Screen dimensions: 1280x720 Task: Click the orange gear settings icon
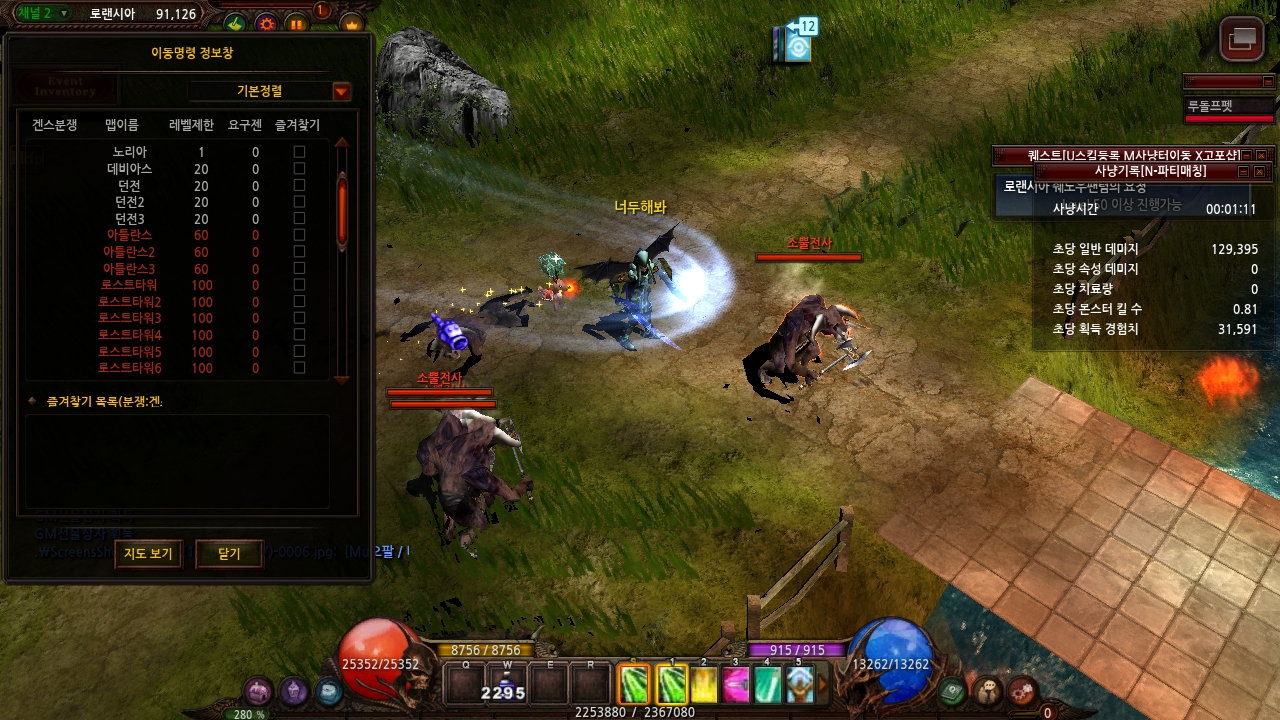click(x=266, y=23)
